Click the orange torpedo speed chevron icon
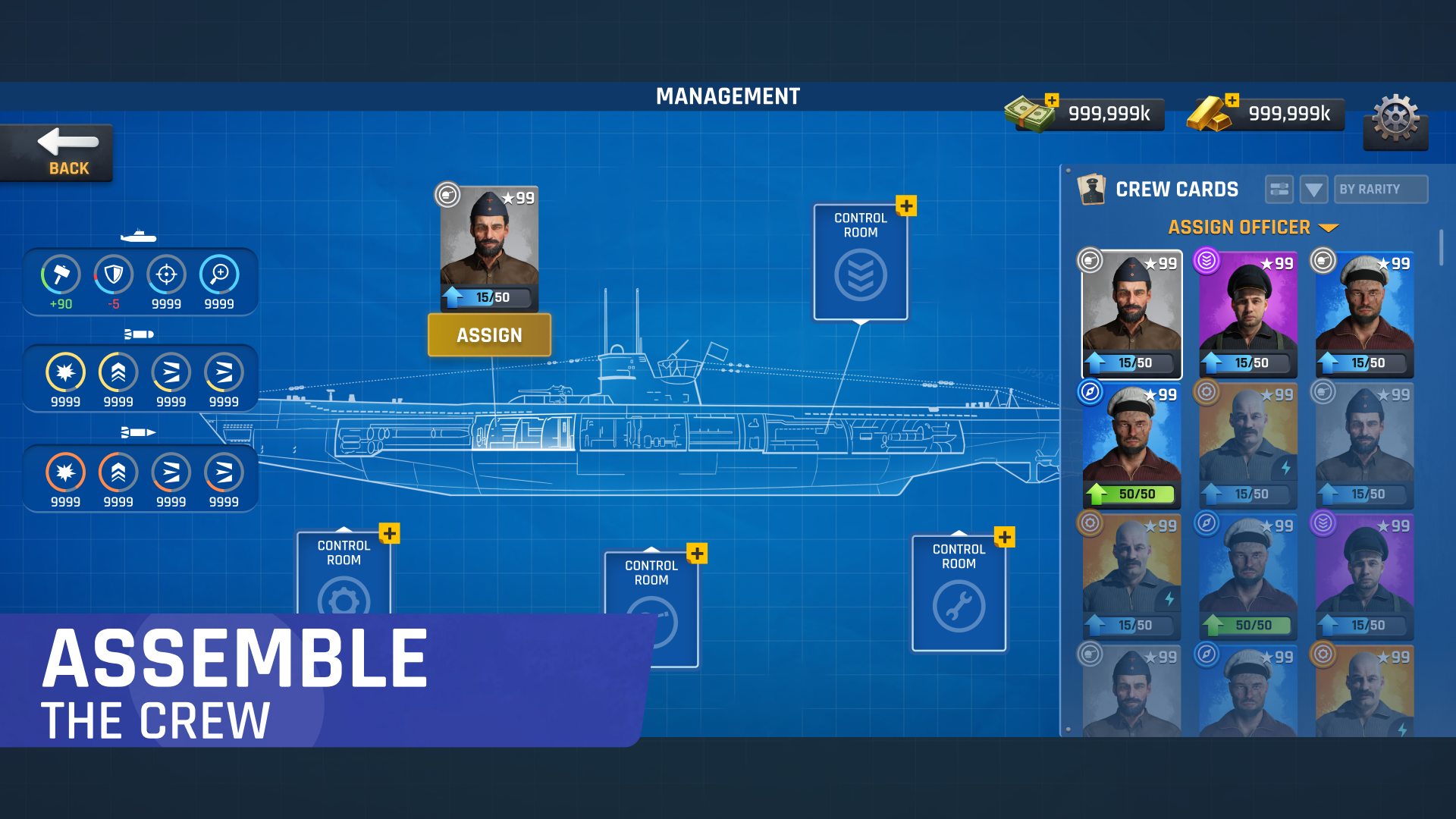This screenshot has height=819, width=1456. click(118, 472)
